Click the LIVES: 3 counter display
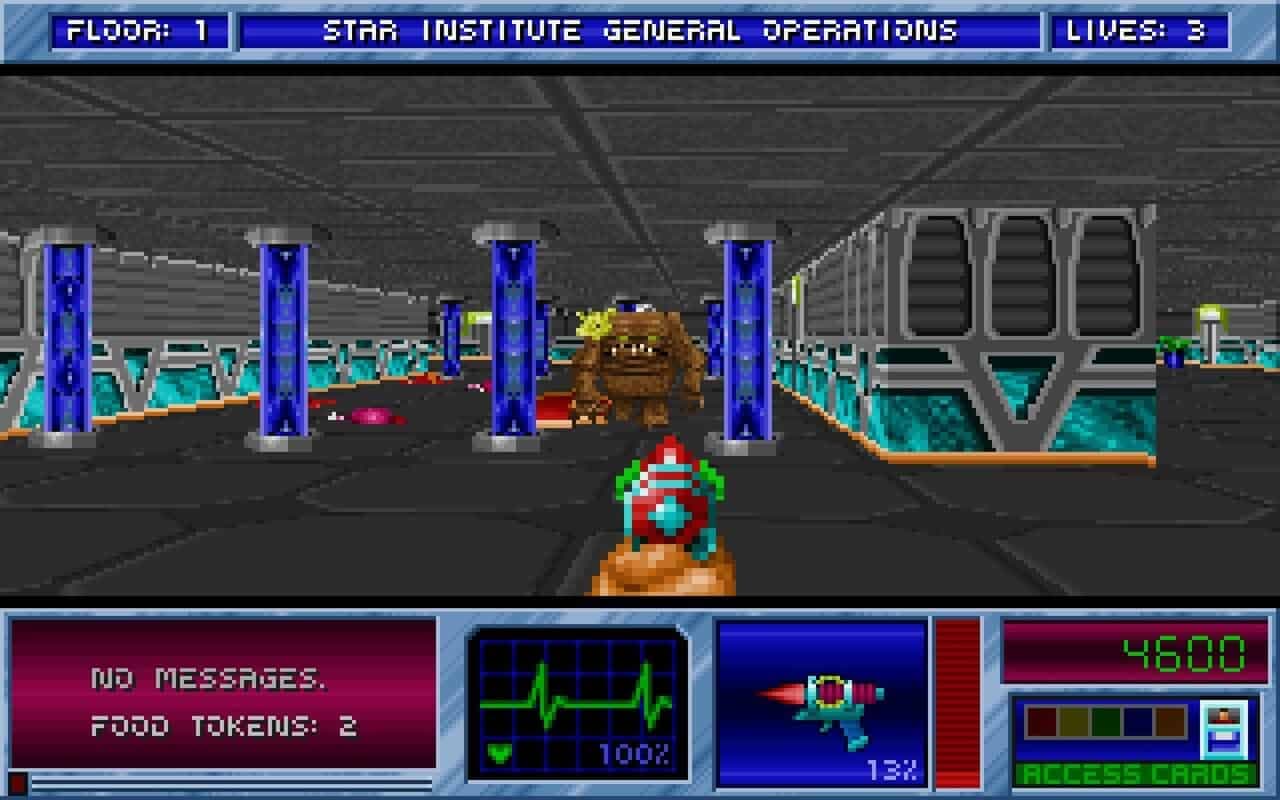 click(x=1138, y=30)
